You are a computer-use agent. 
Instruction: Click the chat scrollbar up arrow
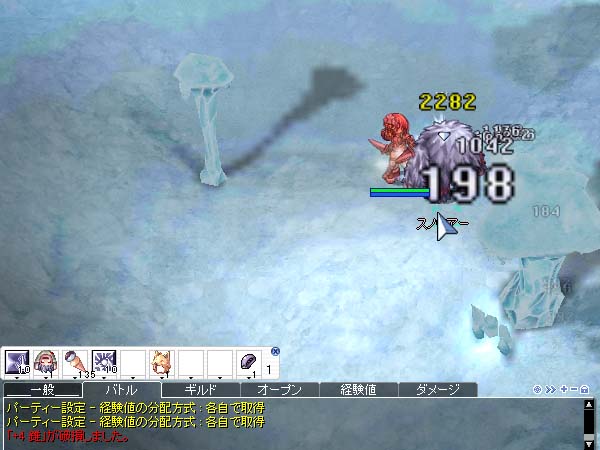coord(589,407)
